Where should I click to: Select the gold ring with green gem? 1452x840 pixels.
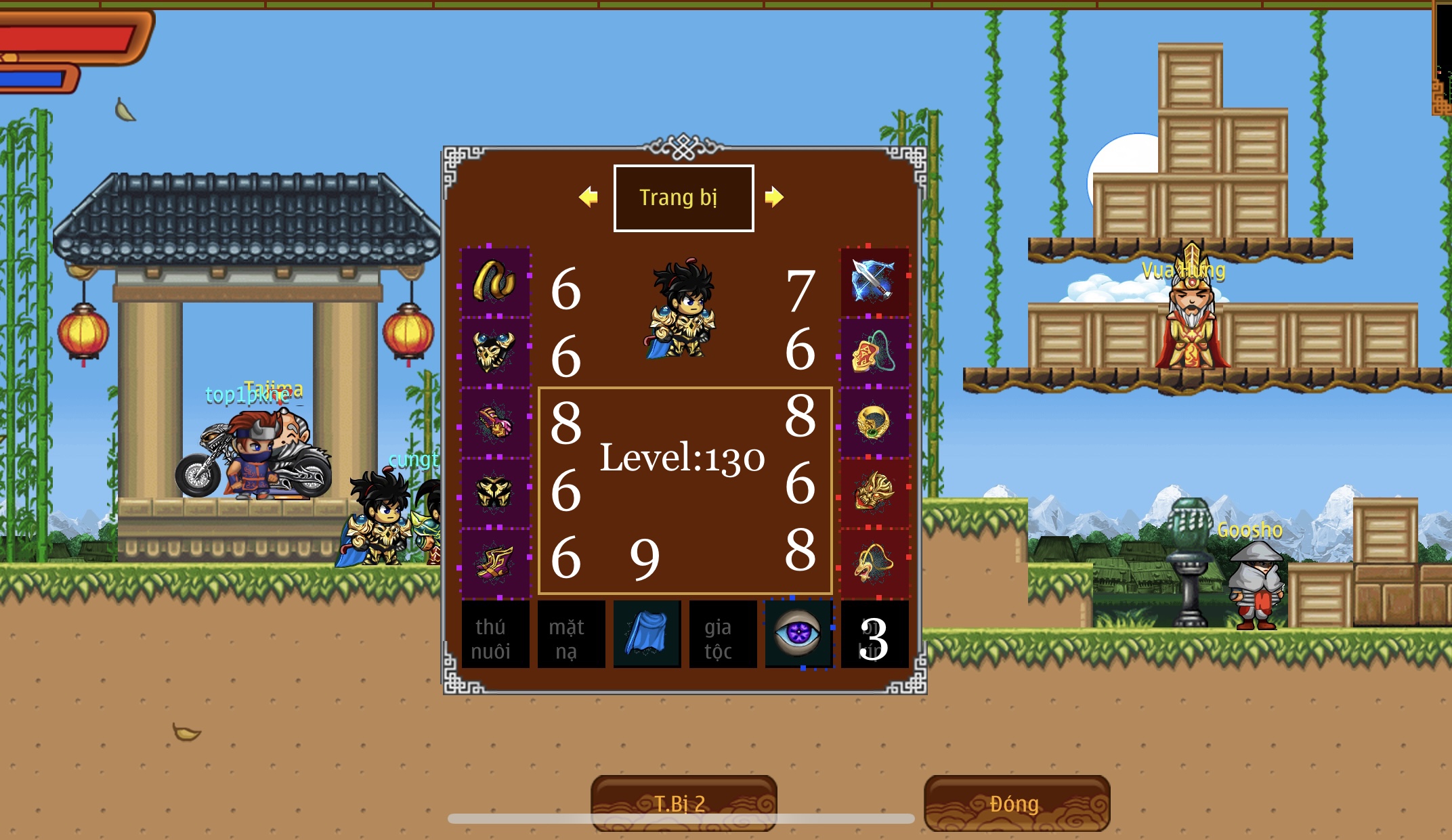coord(874,422)
